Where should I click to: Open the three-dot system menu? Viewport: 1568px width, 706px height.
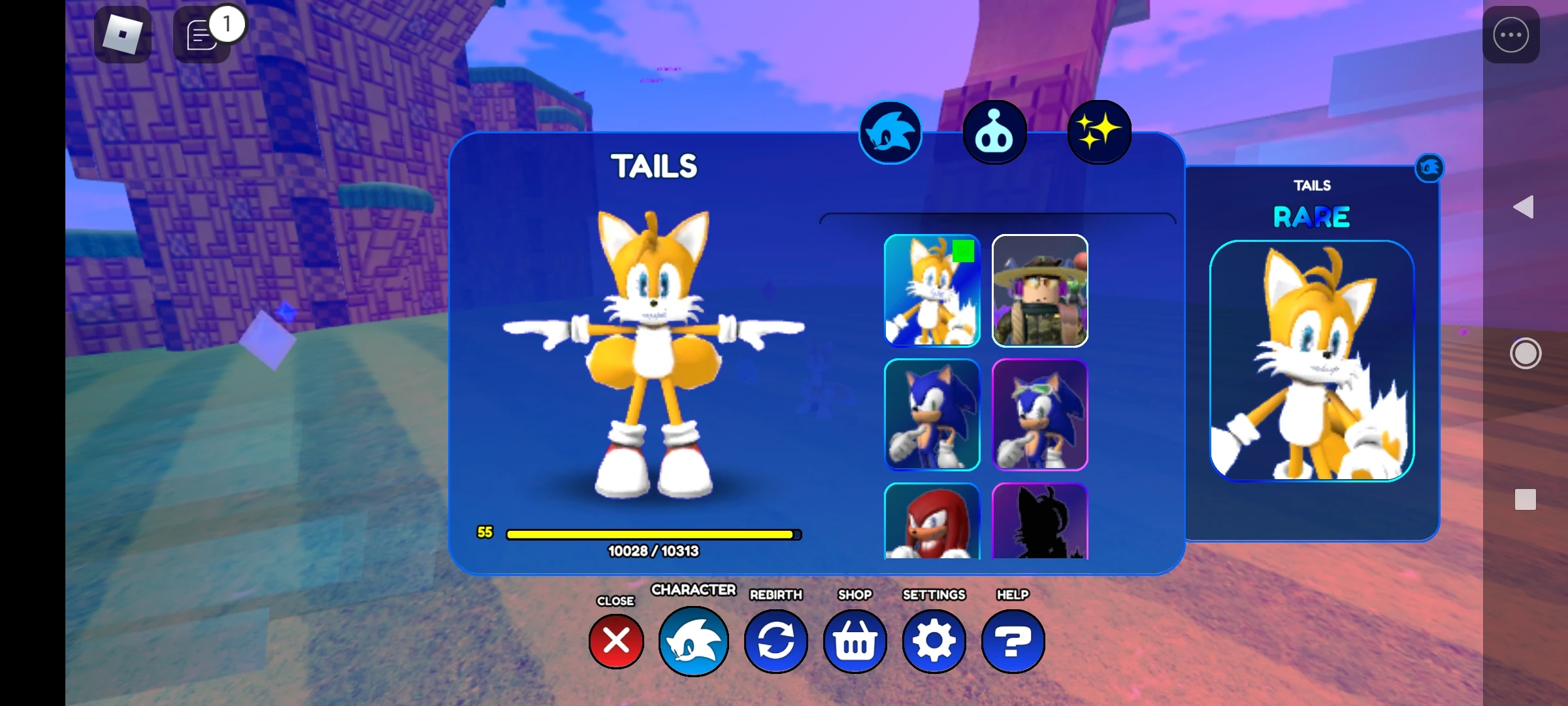pos(1511,35)
